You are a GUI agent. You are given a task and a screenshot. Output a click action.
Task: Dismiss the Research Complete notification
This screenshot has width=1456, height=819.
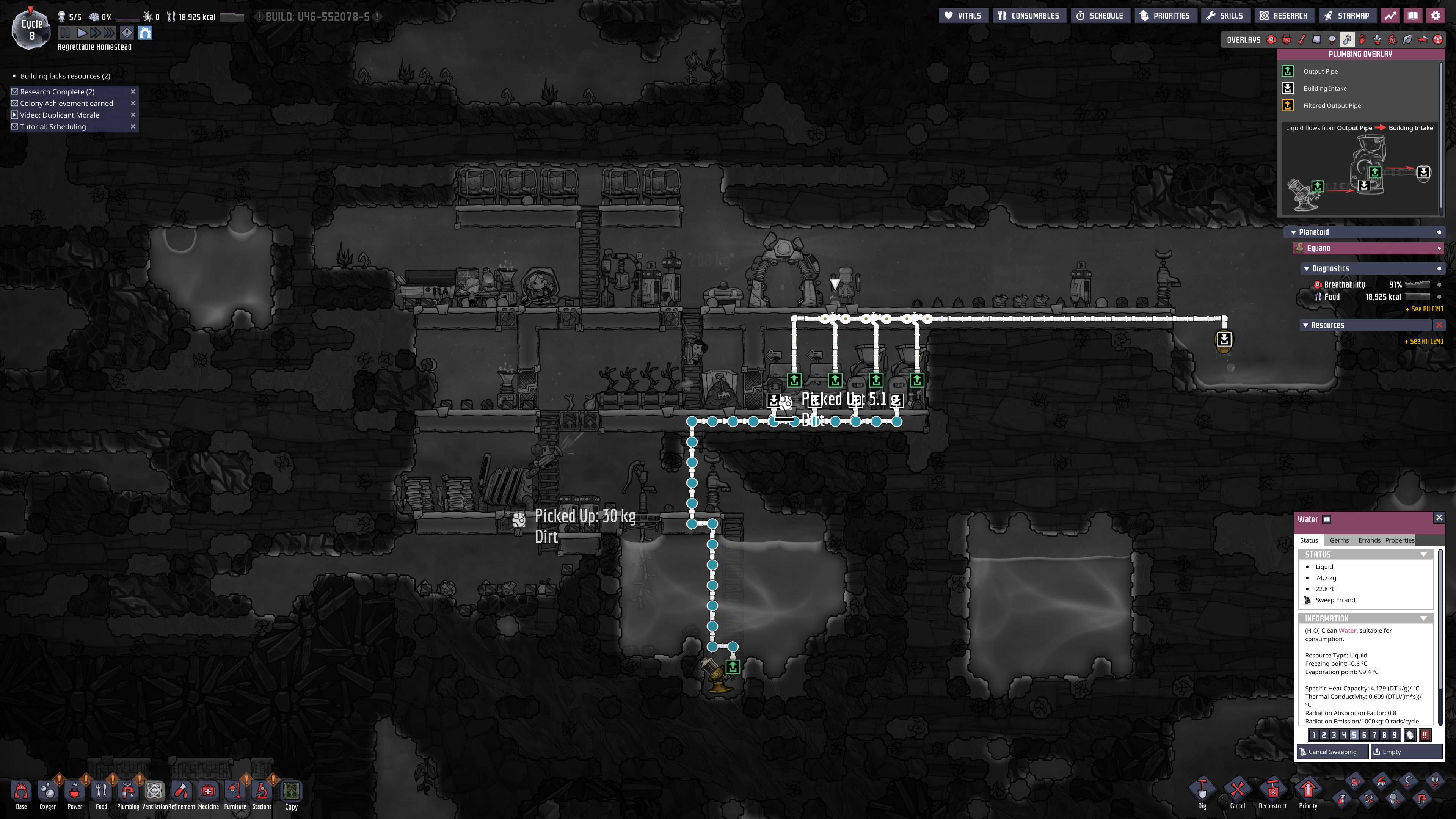click(133, 91)
